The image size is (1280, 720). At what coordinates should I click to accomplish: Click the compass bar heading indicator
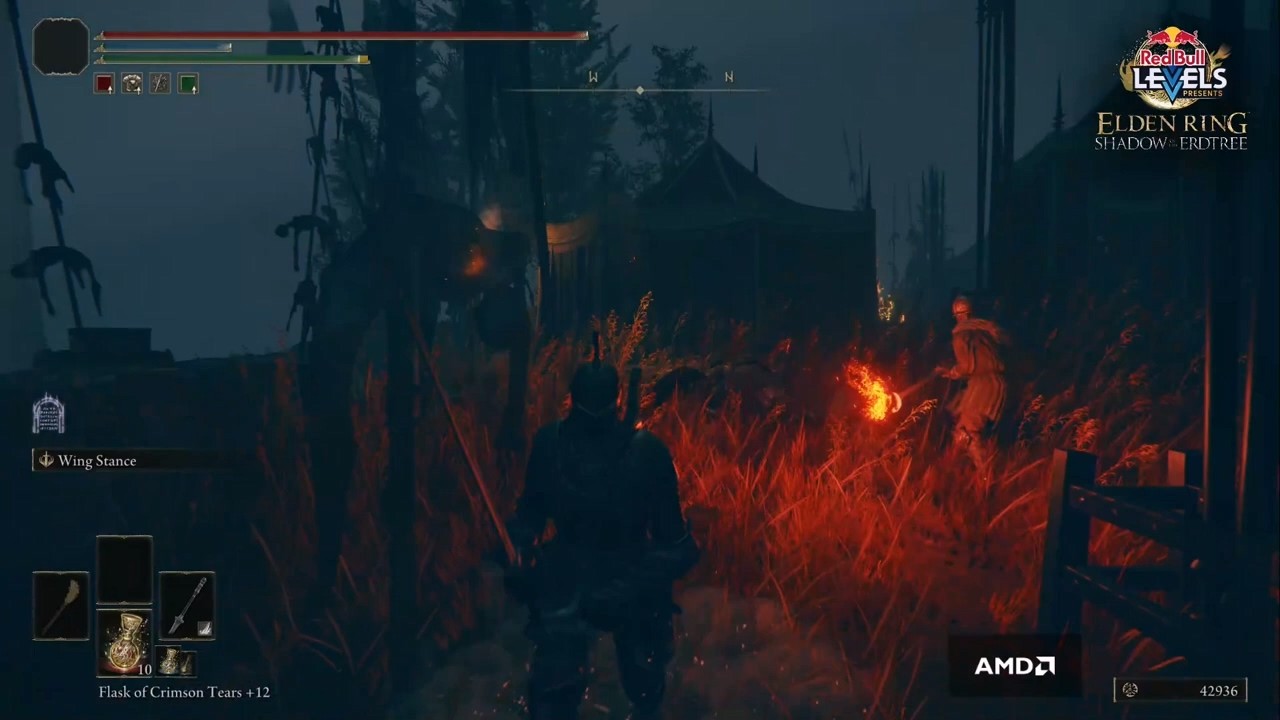pyautogui.click(x=640, y=90)
